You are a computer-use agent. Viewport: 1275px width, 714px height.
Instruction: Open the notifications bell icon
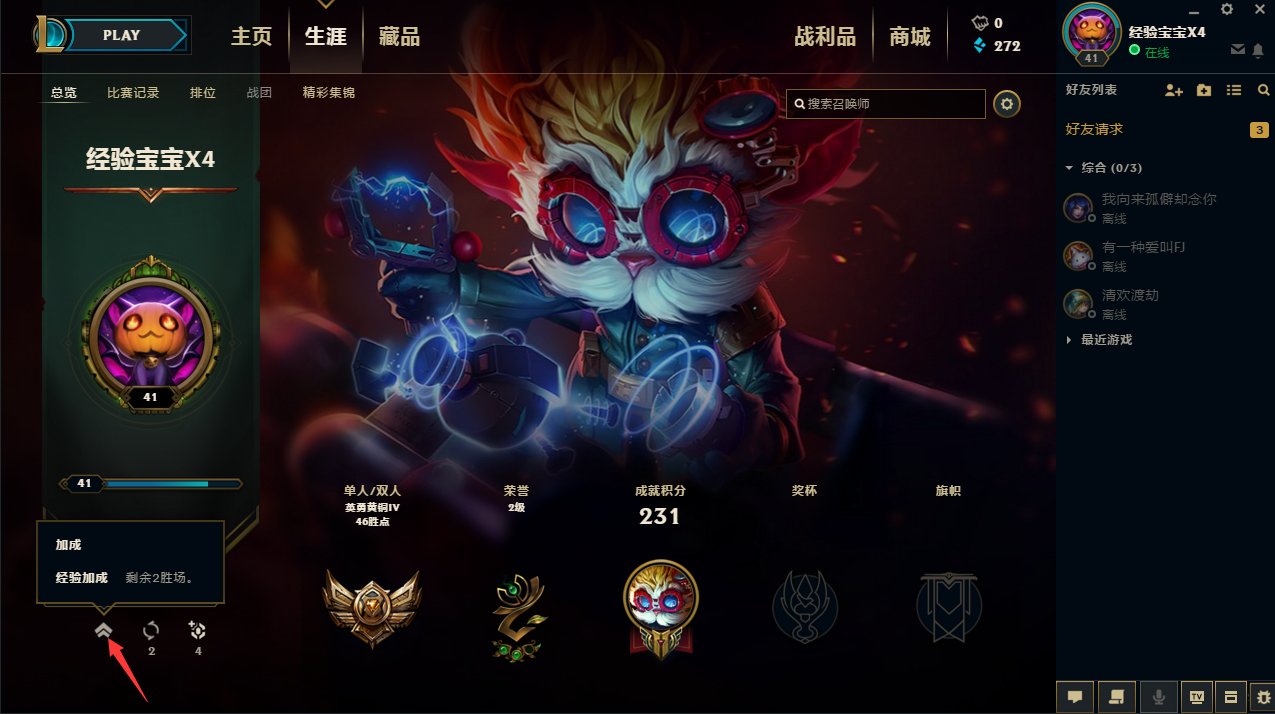(x=1258, y=50)
